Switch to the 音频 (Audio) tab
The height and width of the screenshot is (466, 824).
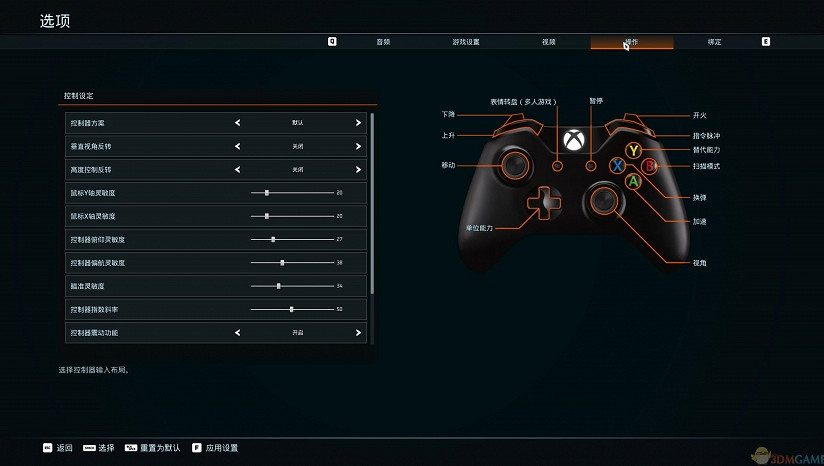383,42
